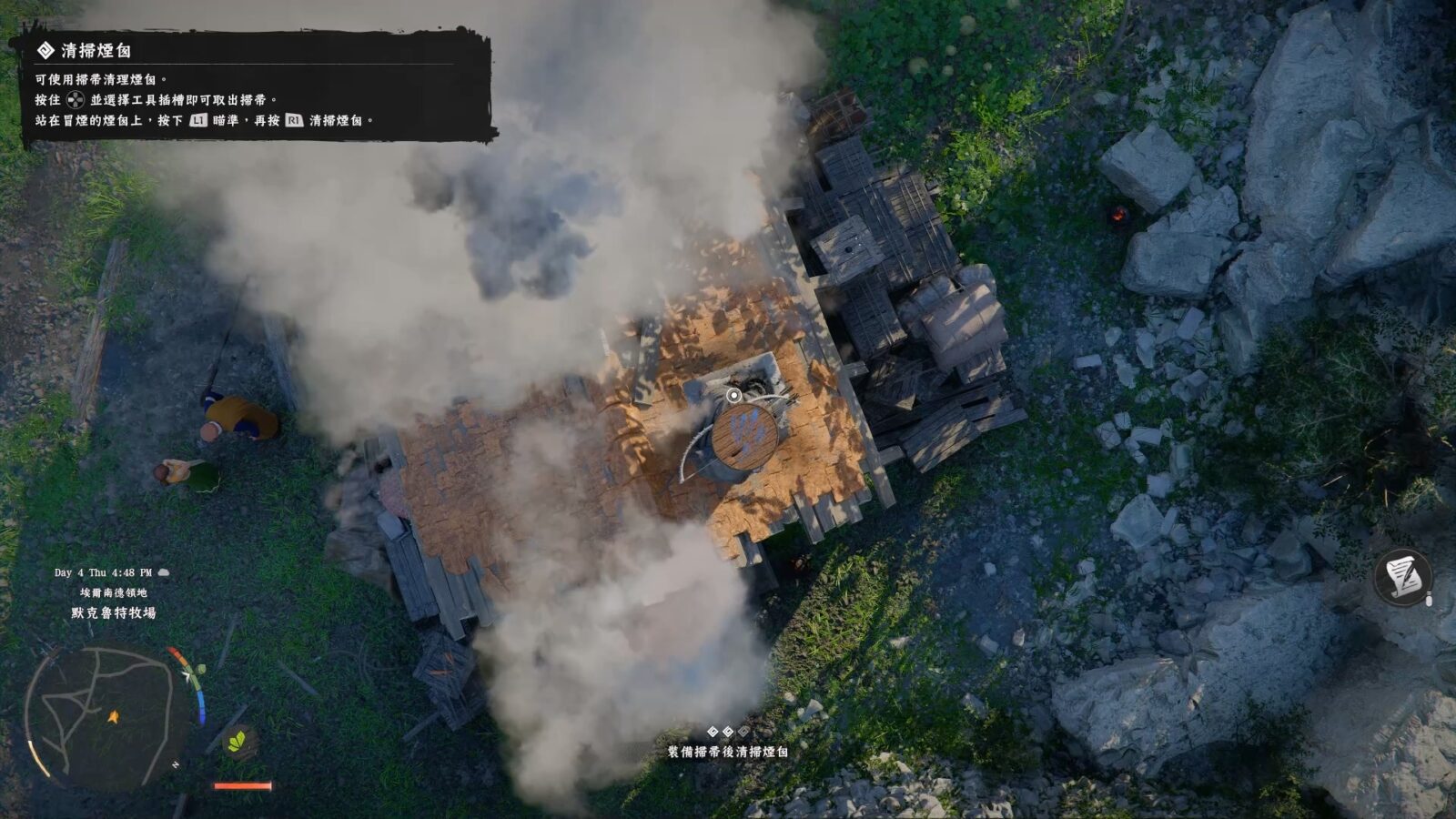Viewport: 1456px width, 819px height.
Task: Open the scroll and quill journal icon
Action: (x=1402, y=577)
